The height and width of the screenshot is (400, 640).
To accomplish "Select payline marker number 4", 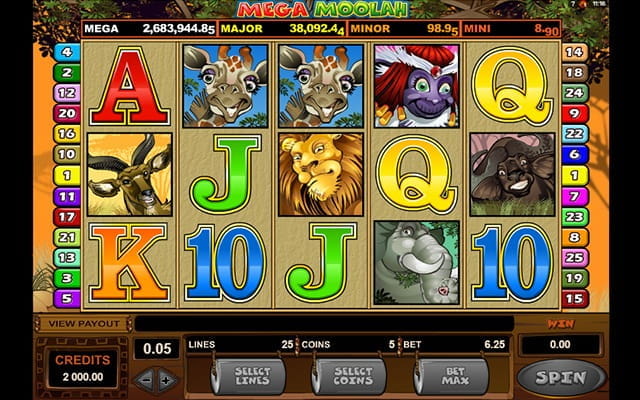I will [x=68, y=51].
